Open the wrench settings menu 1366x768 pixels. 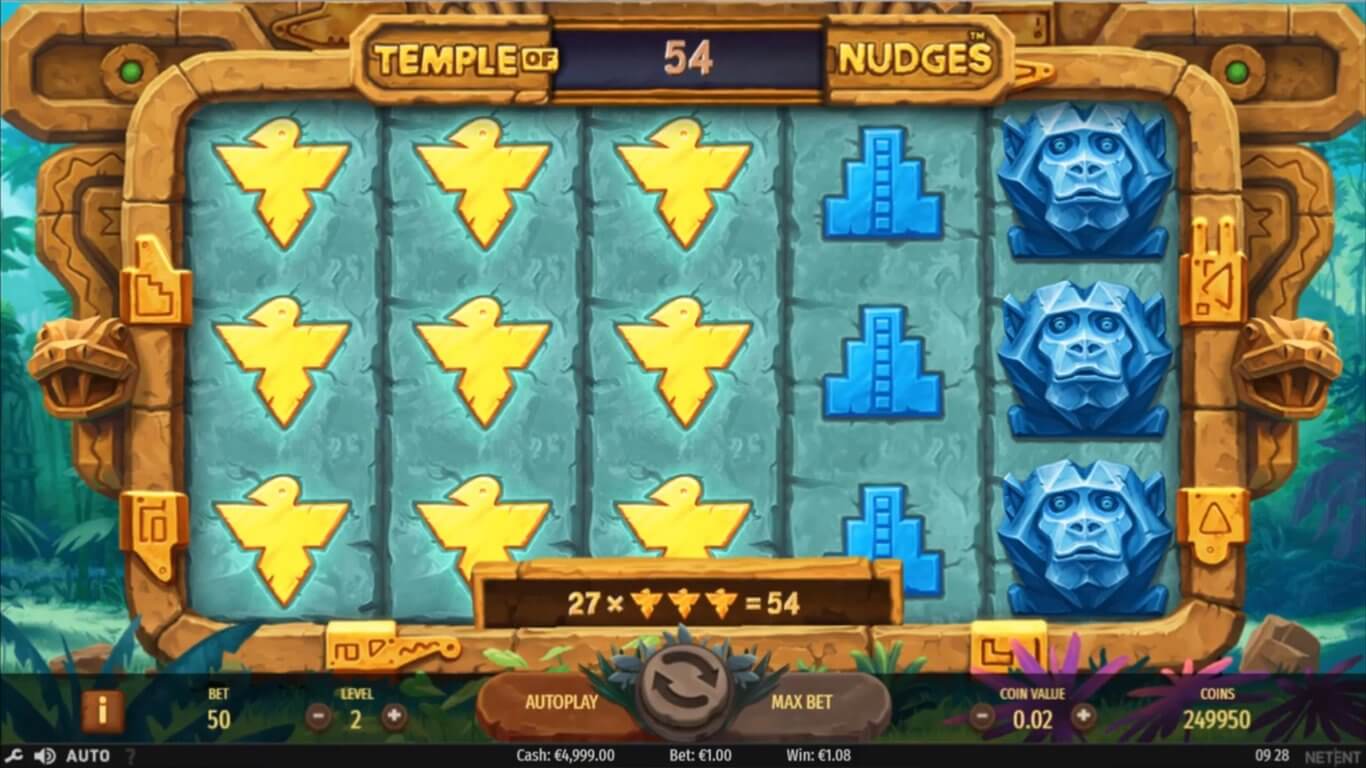point(16,756)
